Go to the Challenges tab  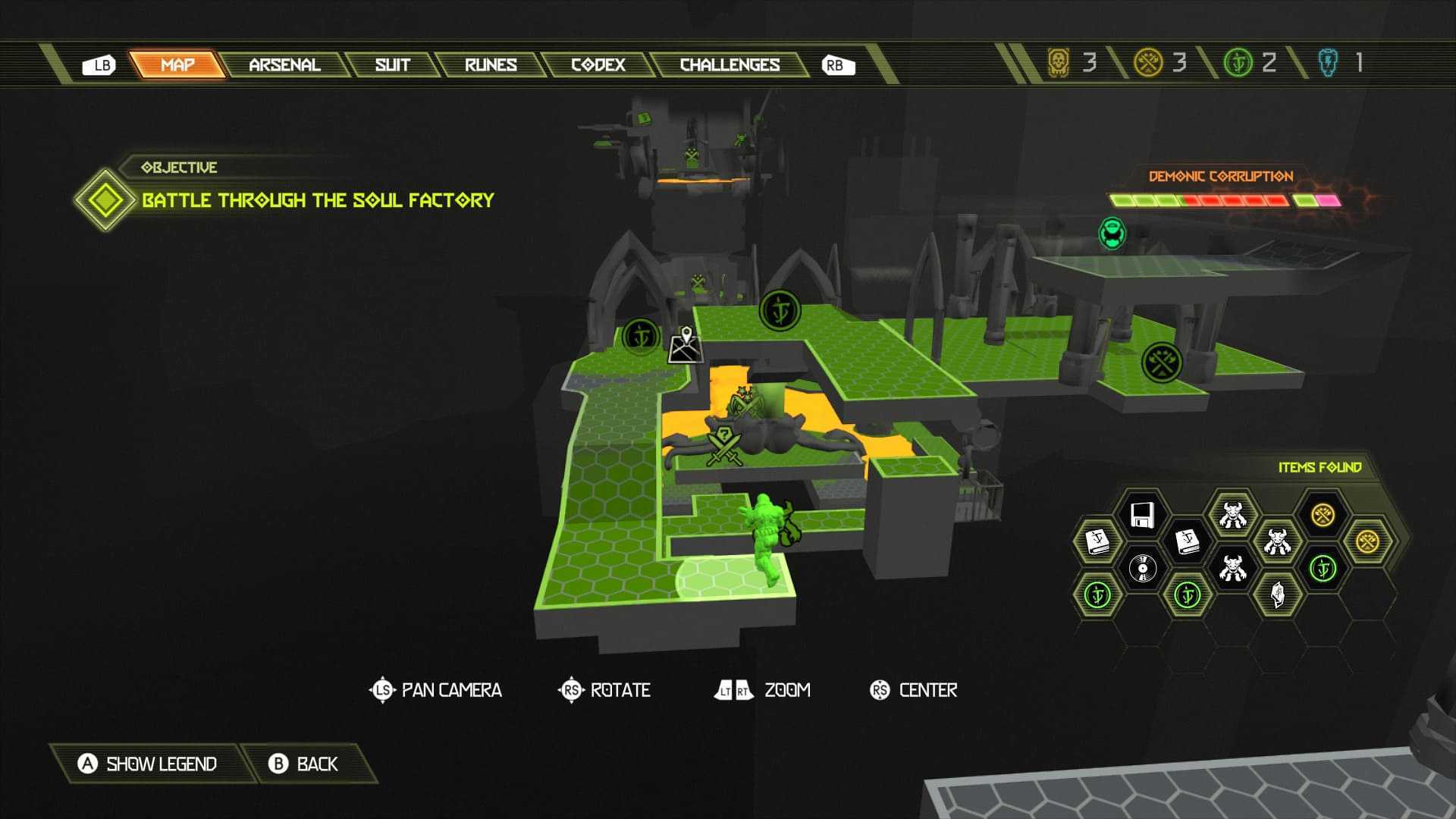pos(730,65)
